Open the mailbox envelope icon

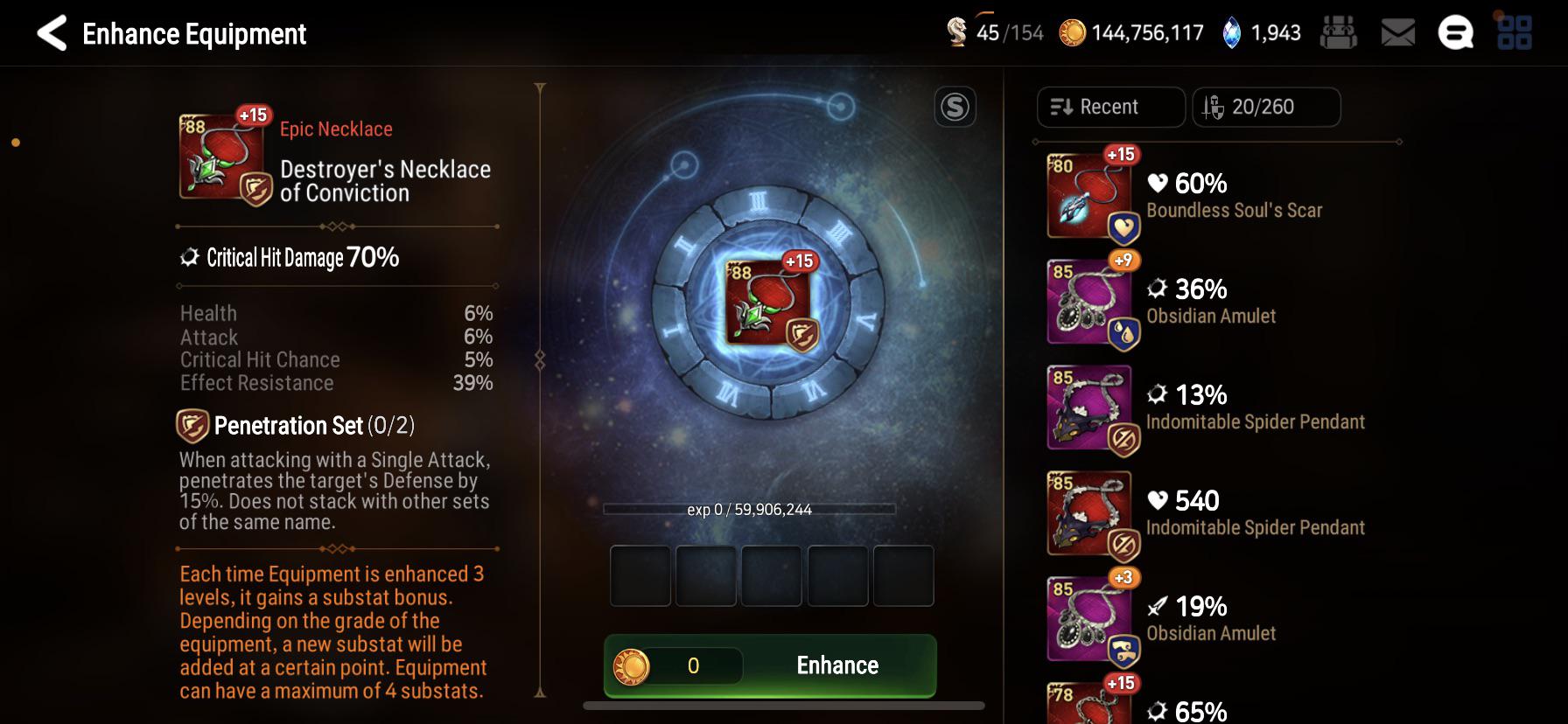click(x=1397, y=33)
